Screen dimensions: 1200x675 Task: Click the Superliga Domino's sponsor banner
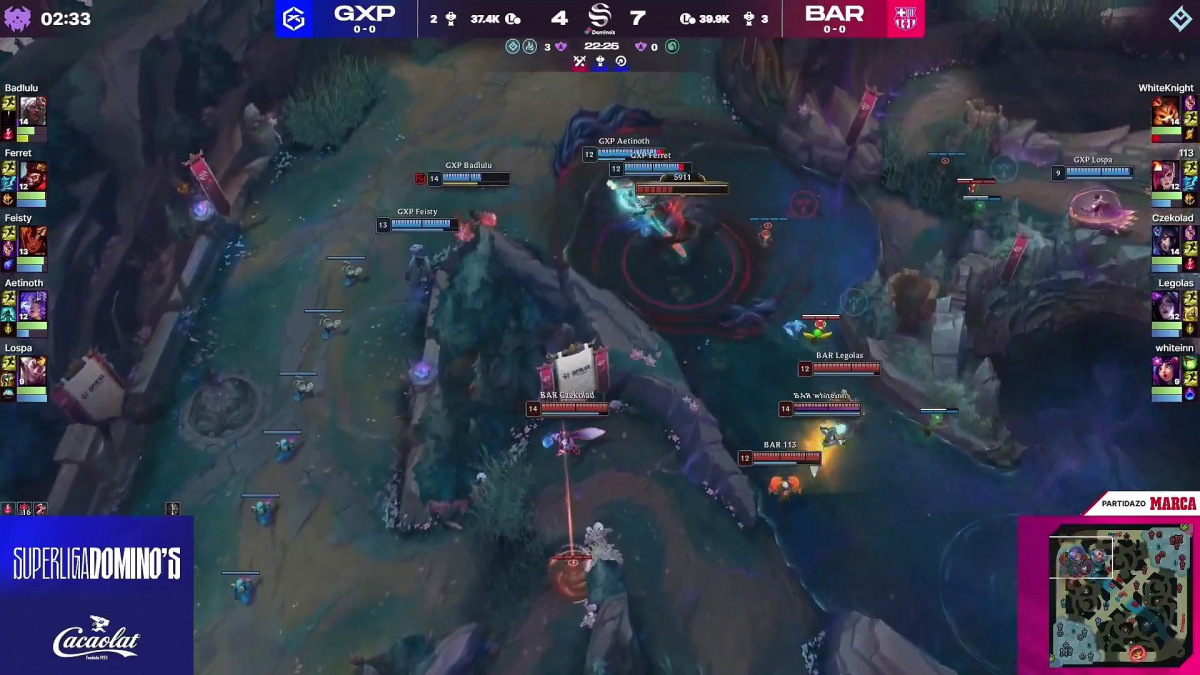click(x=97, y=564)
